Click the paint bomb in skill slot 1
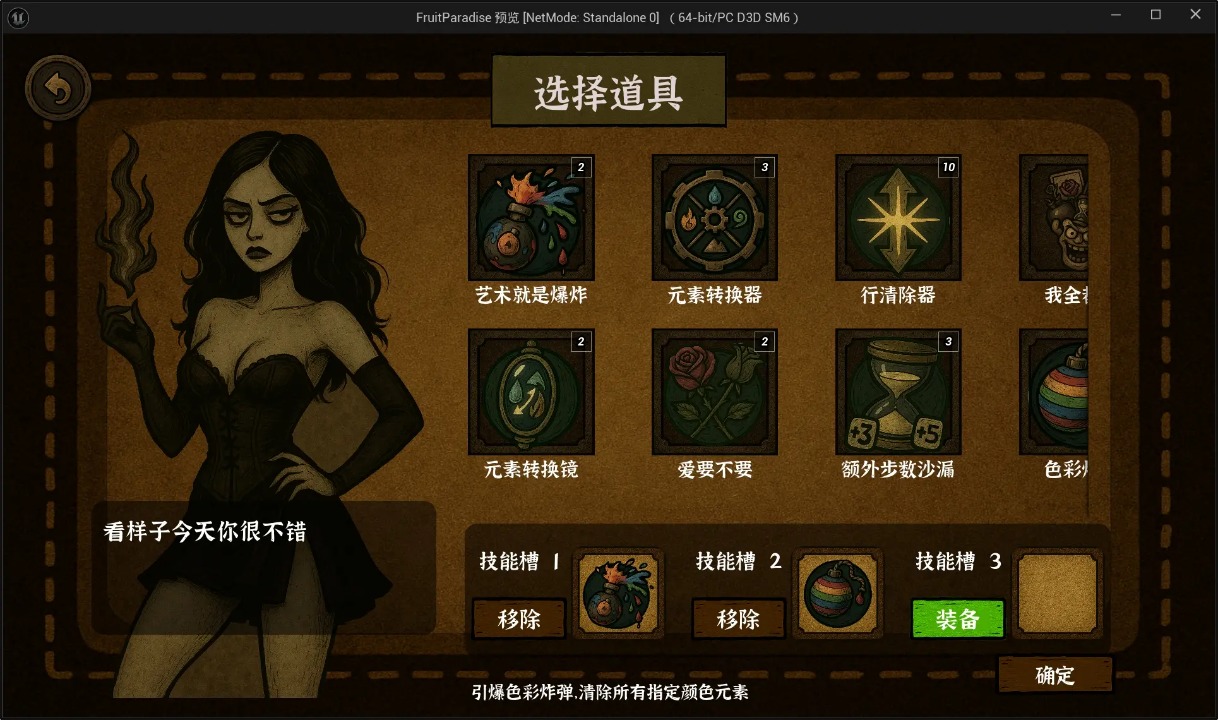 pos(619,594)
